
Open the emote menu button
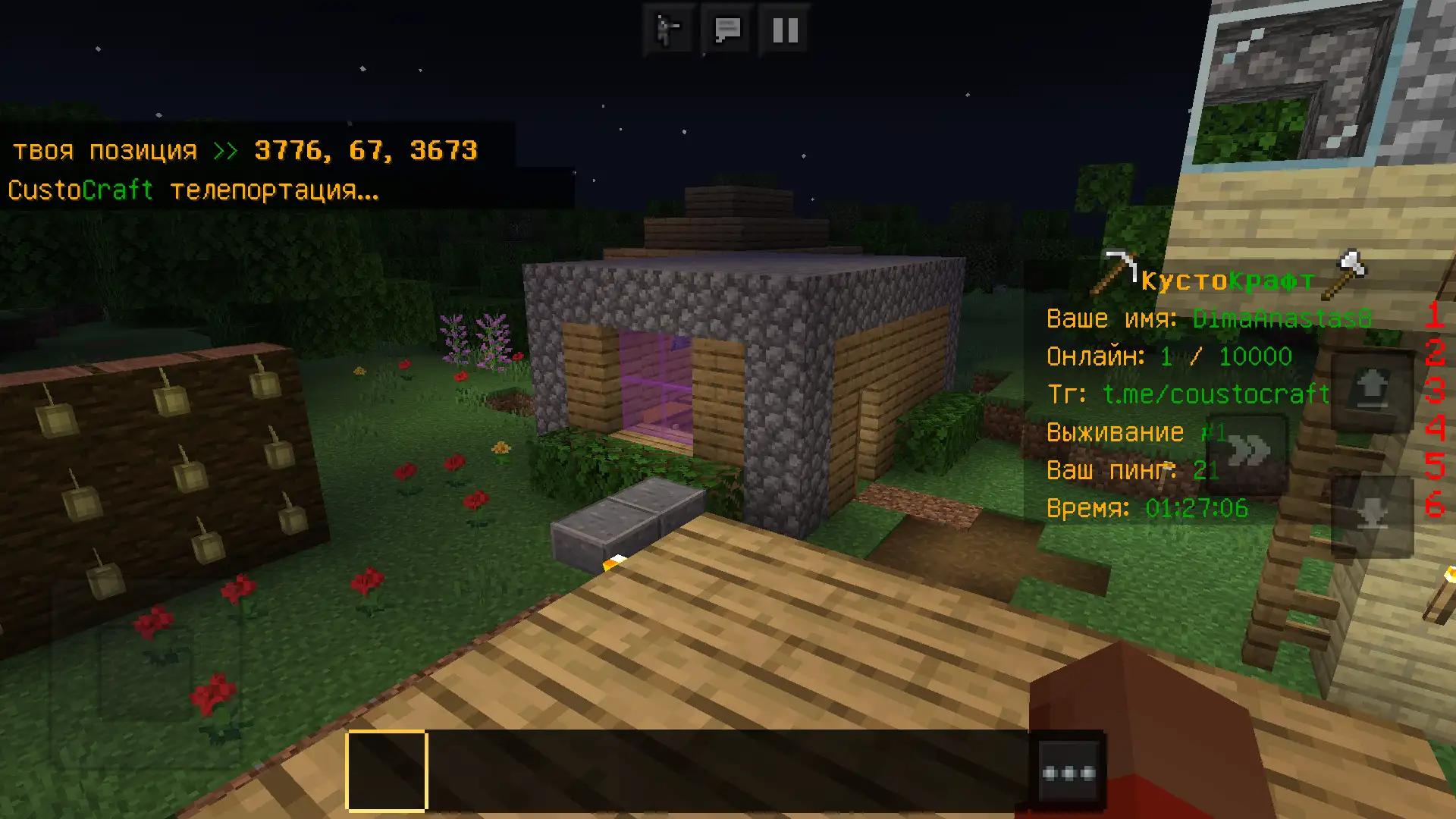click(x=668, y=30)
